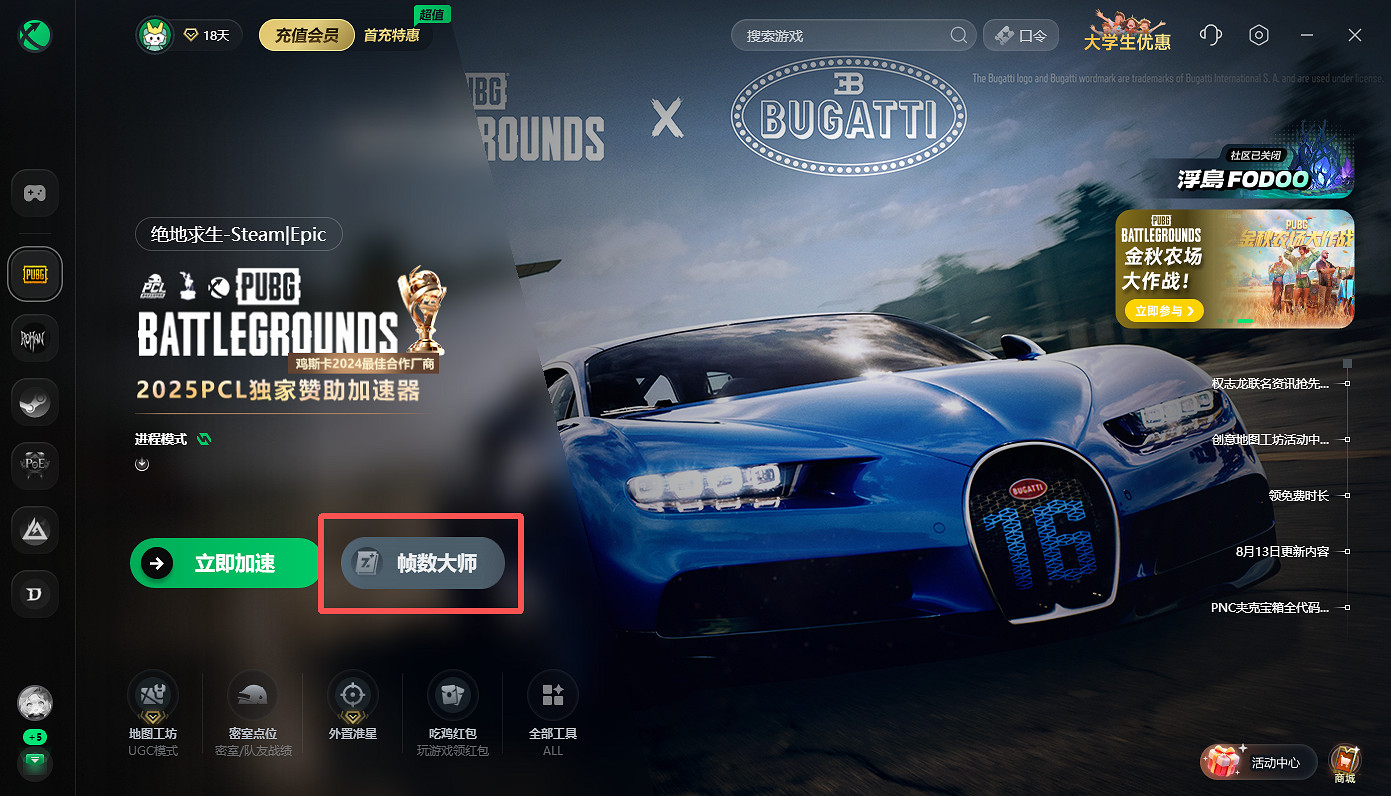Open the 吃鸡红包 red packet tool icon
Viewport: 1391px width, 796px height.
[452, 694]
